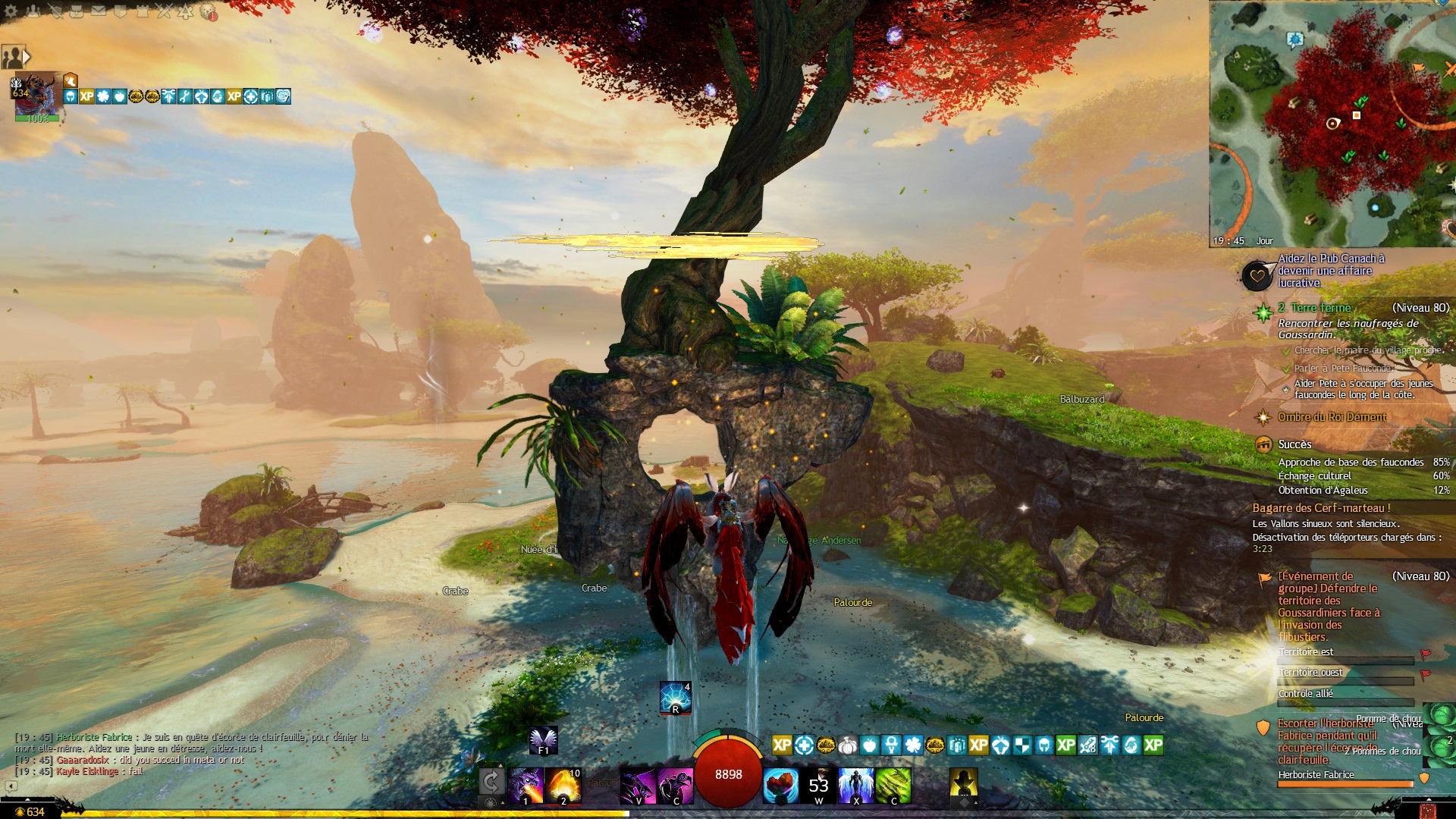Open the game menu gear icon
Screen dimensions: 1456x819
coord(12,11)
